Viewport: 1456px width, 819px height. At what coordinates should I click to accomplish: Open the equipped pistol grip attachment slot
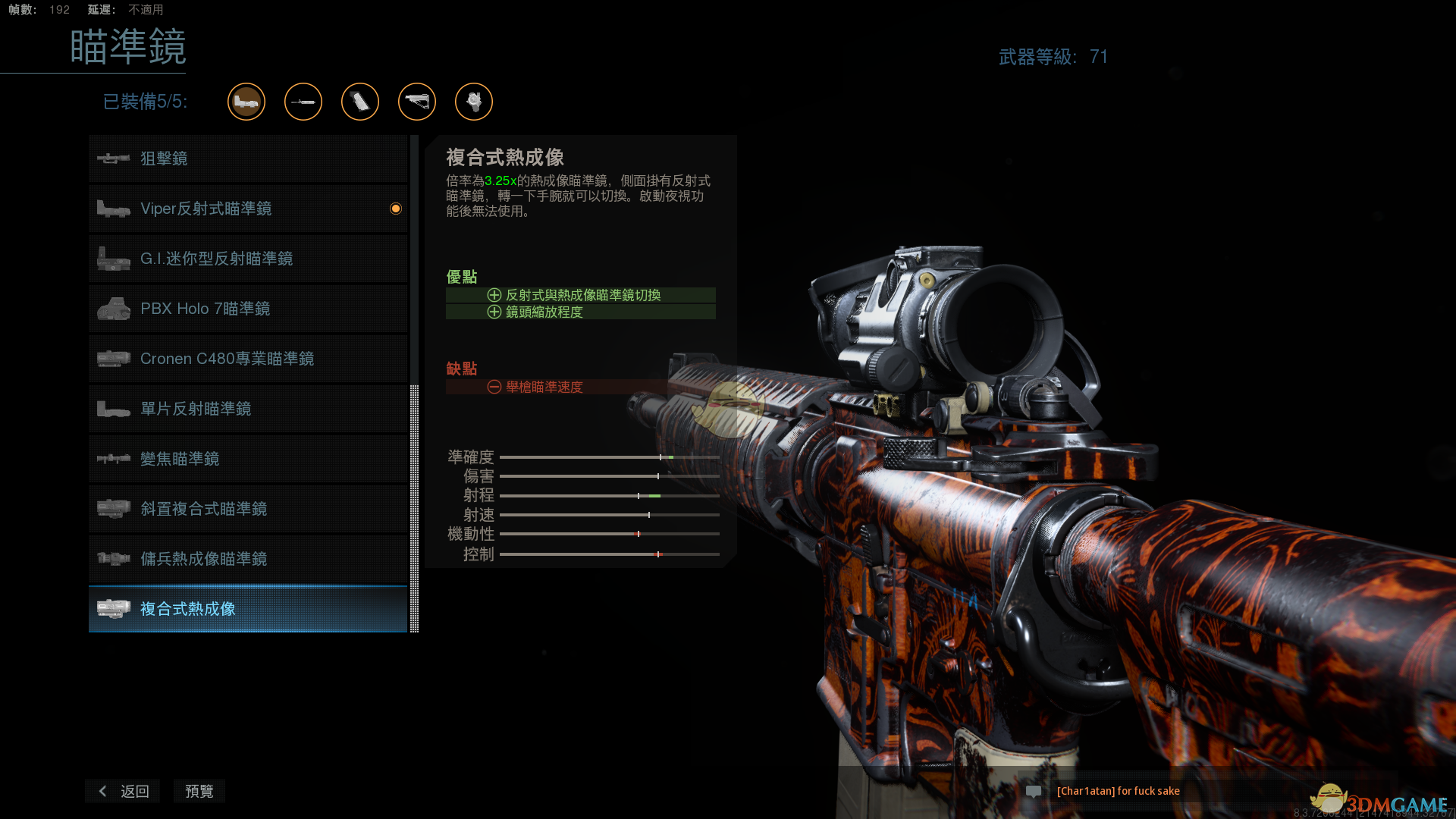(x=360, y=102)
